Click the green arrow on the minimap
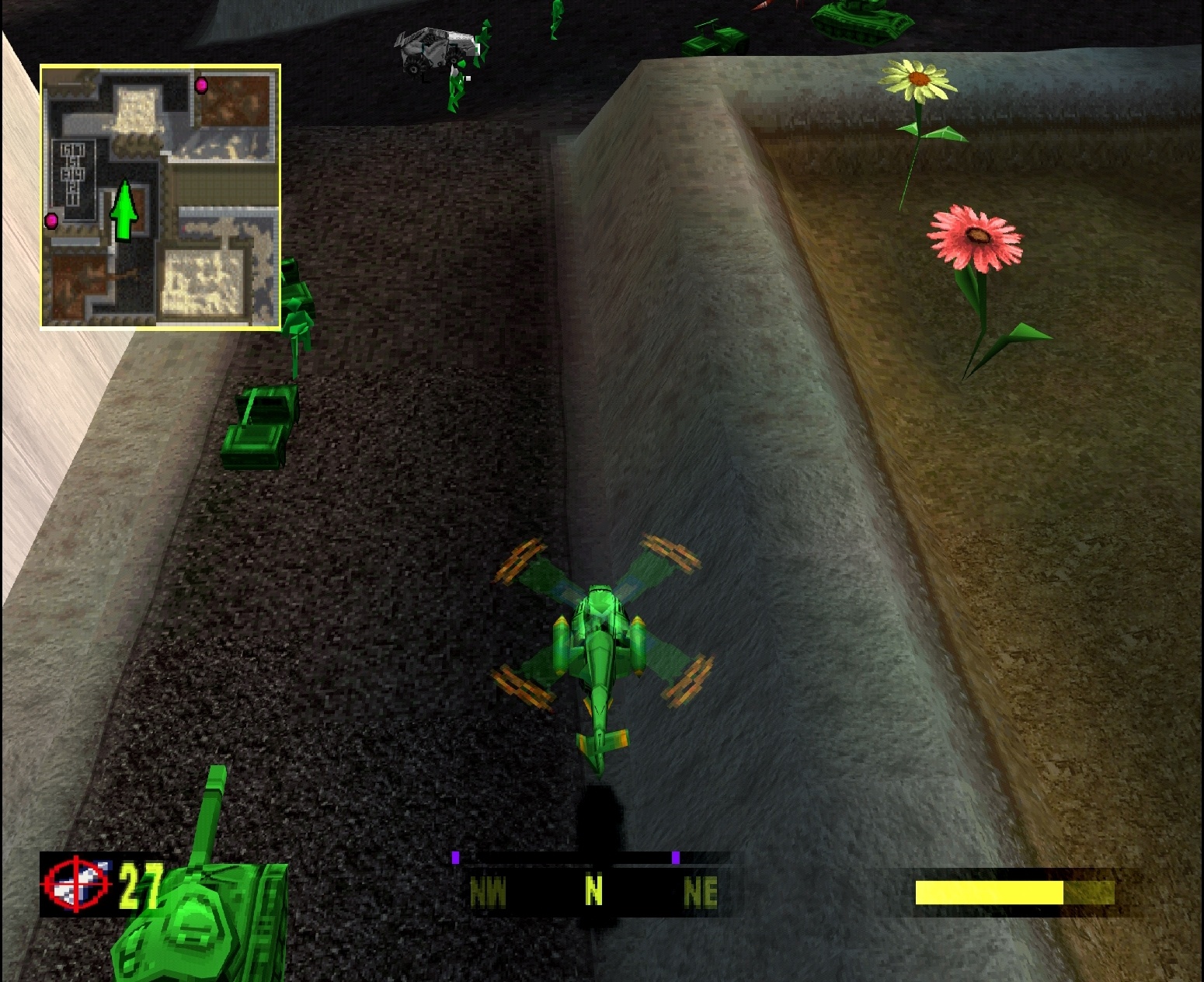The height and width of the screenshot is (982, 1204). 124,210
